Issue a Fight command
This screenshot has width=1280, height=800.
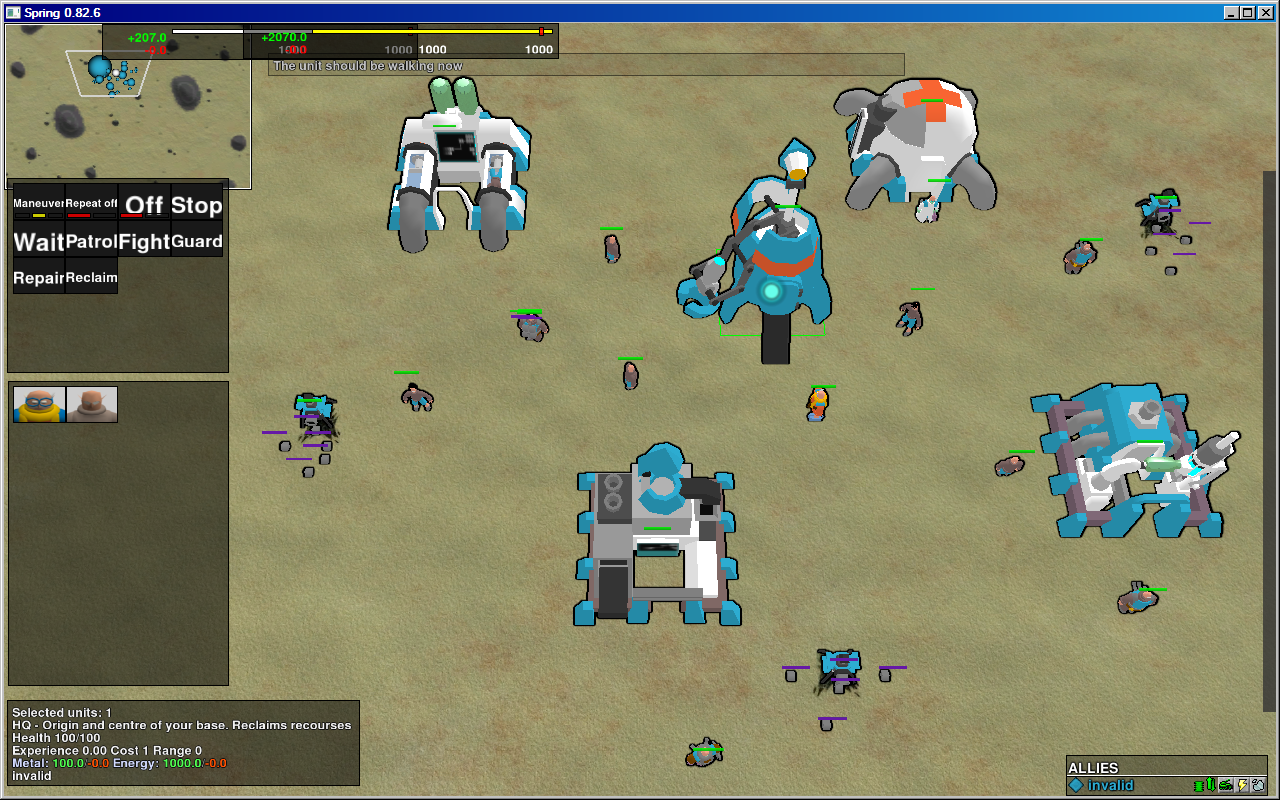[144, 241]
